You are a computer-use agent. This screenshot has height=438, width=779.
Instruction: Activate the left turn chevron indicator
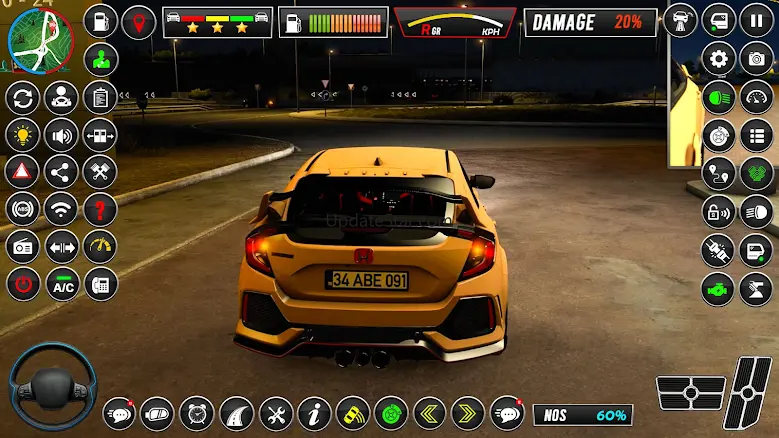click(x=430, y=413)
